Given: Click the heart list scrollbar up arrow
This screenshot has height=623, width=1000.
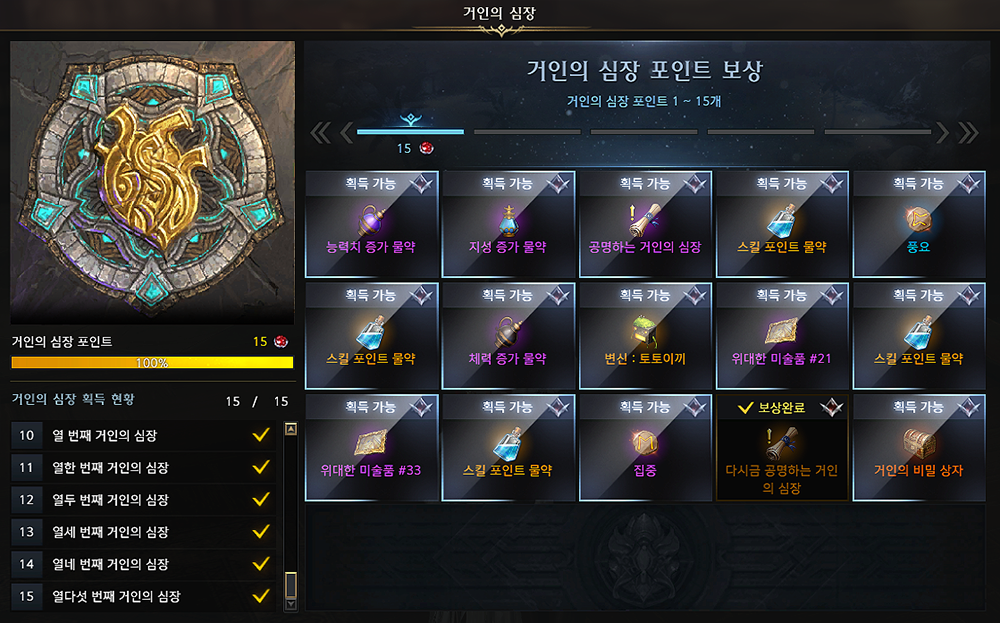Looking at the screenshot, I should (x=291, y=429).
